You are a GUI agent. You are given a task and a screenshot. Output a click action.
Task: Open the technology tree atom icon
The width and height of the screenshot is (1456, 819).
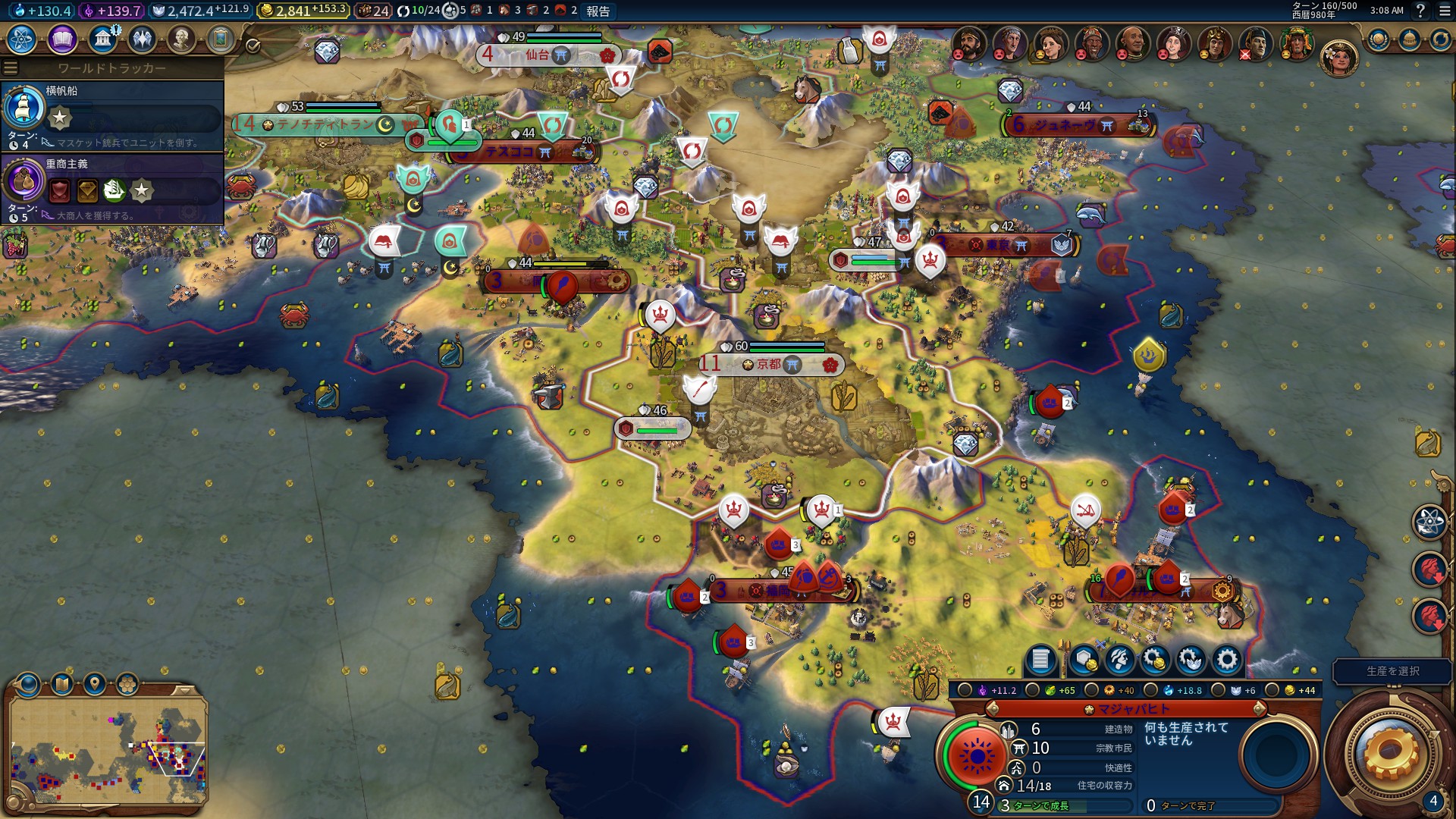click(x=22, y=39)
